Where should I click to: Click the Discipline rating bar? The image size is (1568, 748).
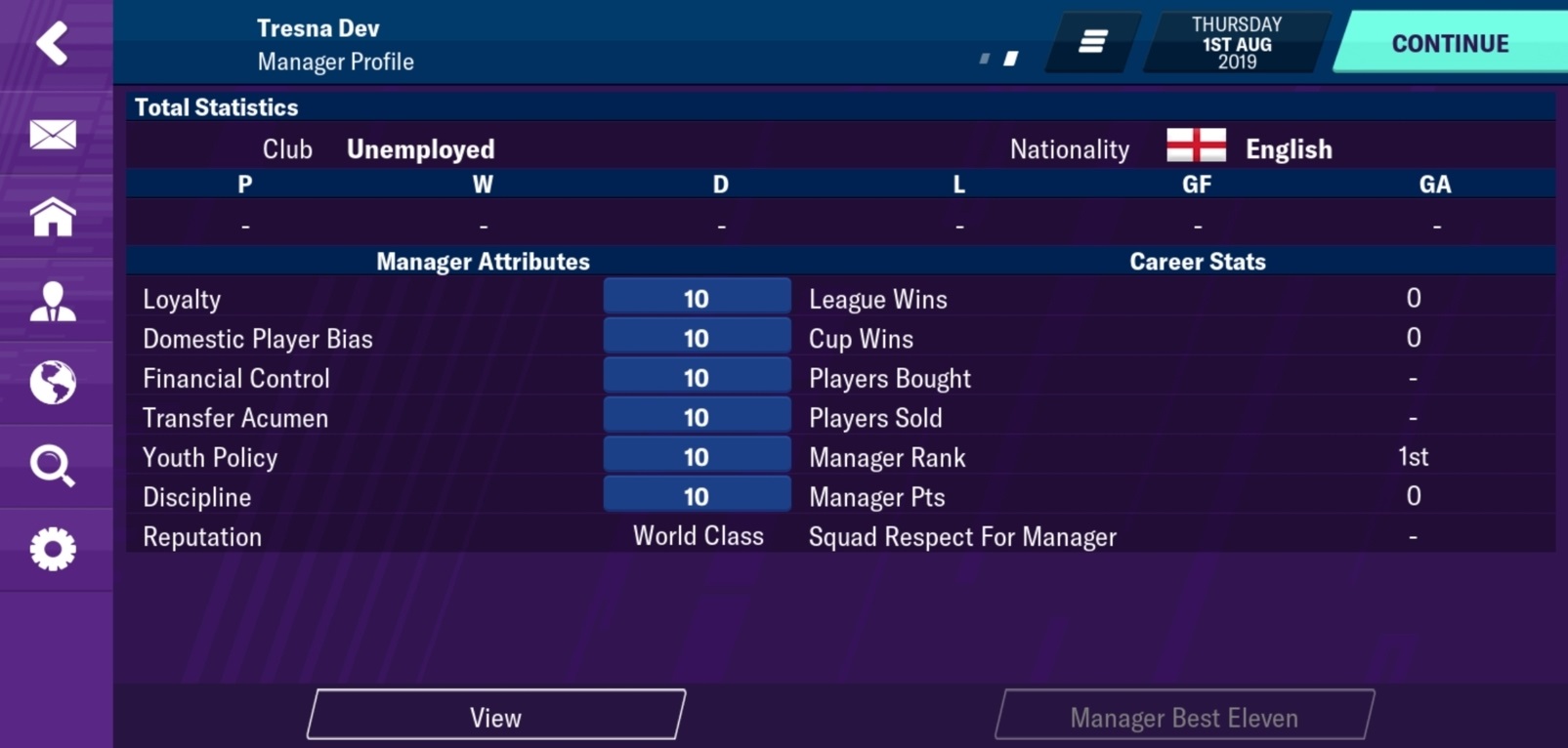click(x=697, y=495)
